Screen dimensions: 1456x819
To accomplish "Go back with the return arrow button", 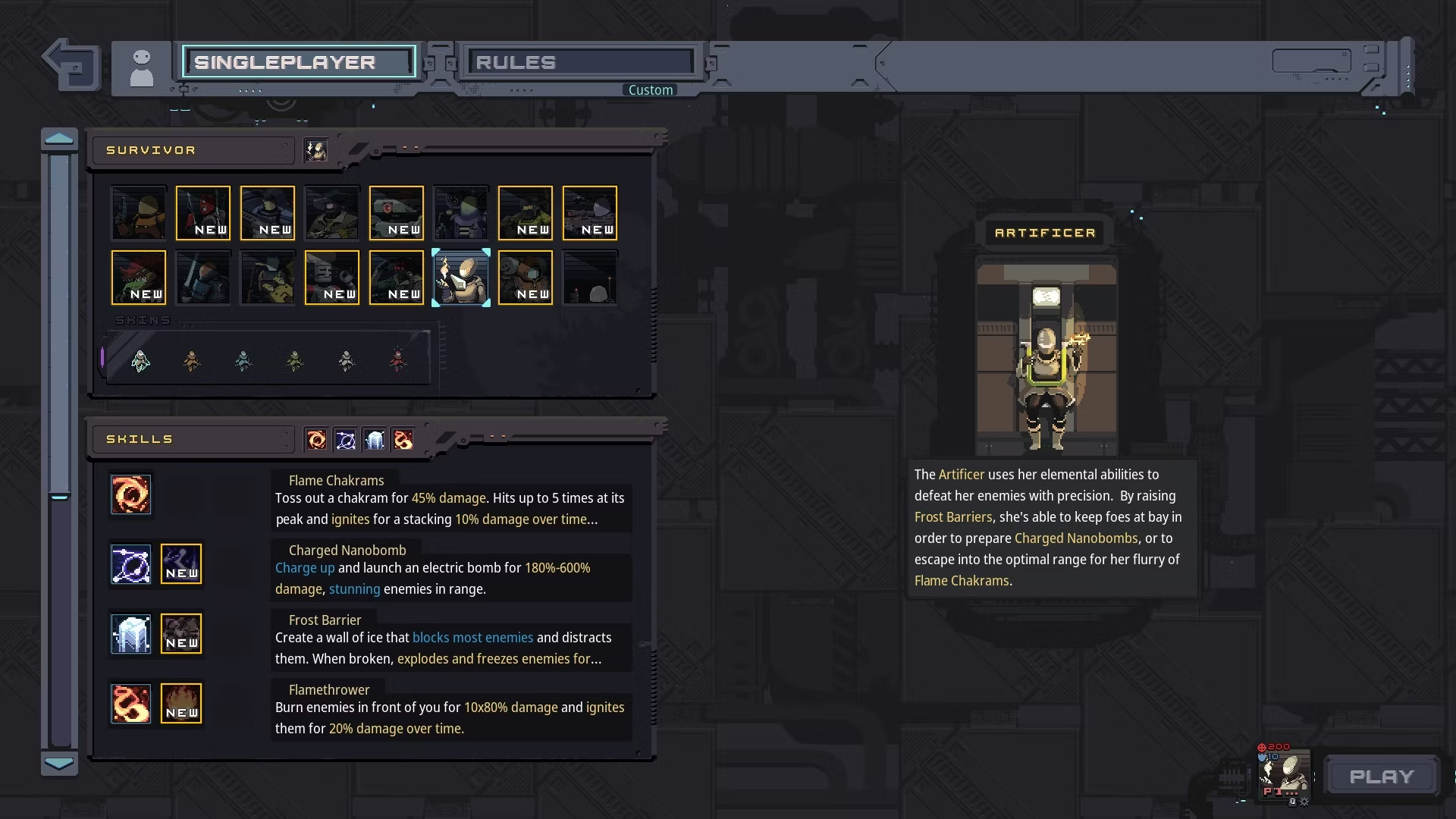I will (73, 65).
